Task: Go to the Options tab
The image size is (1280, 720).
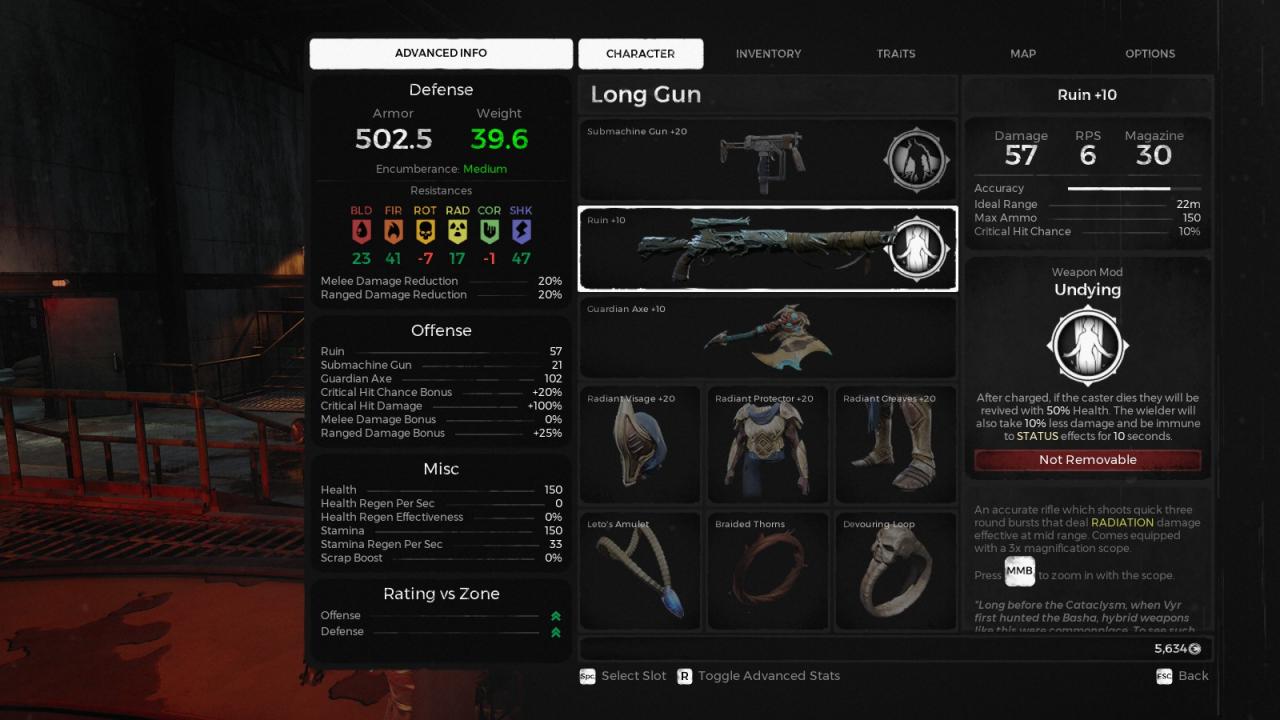Action: pos(1150,54)
